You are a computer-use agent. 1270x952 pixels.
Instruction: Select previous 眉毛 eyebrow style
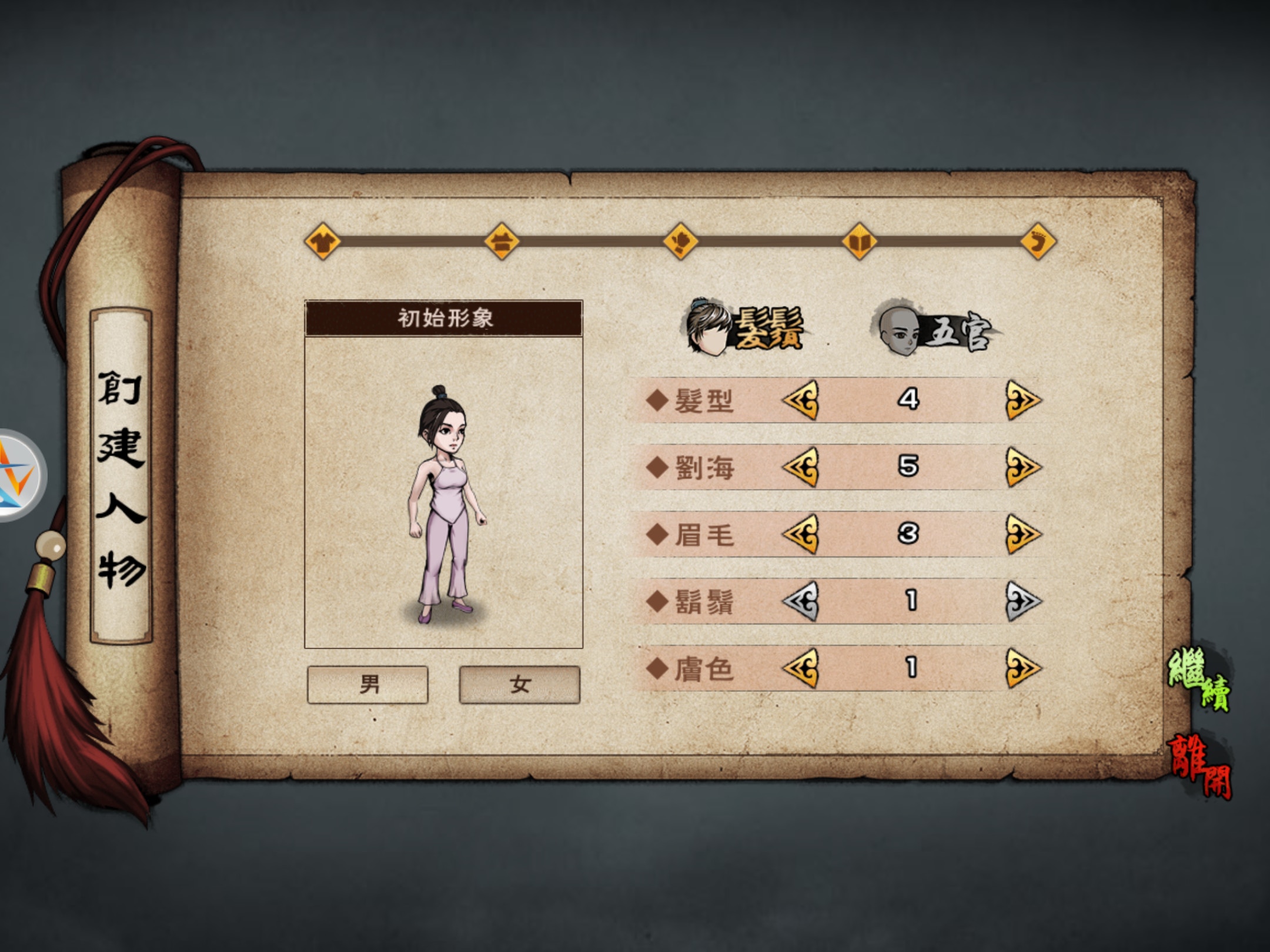[x=800, y=534]
